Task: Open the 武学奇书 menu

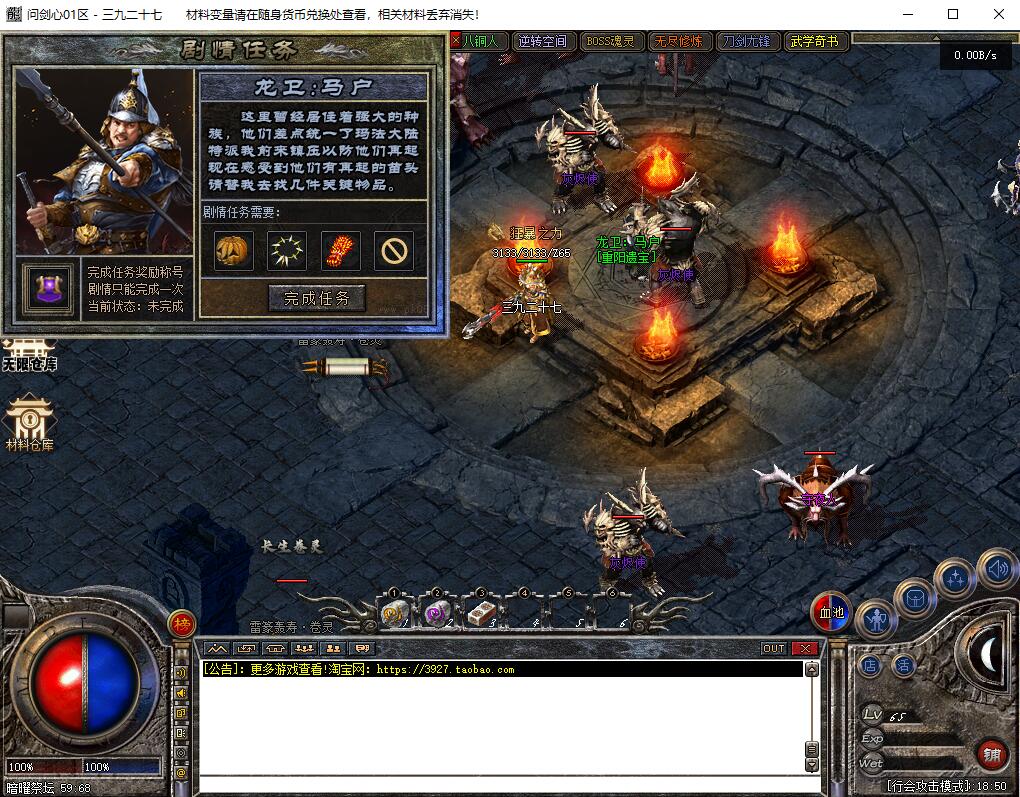Action: pyautogui.click(x=815, y=41)
